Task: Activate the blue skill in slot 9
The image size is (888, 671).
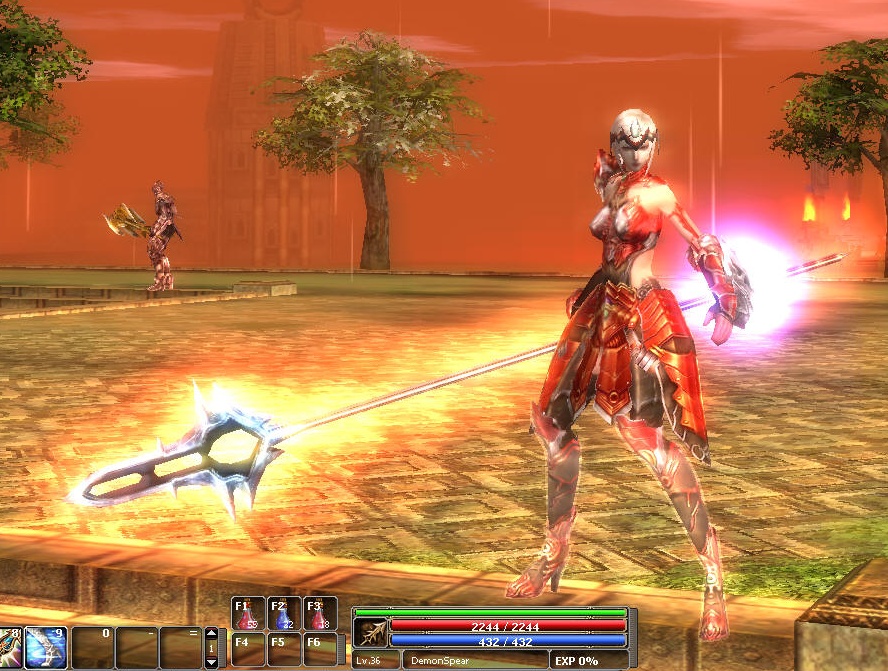Action: click(46, 647)
